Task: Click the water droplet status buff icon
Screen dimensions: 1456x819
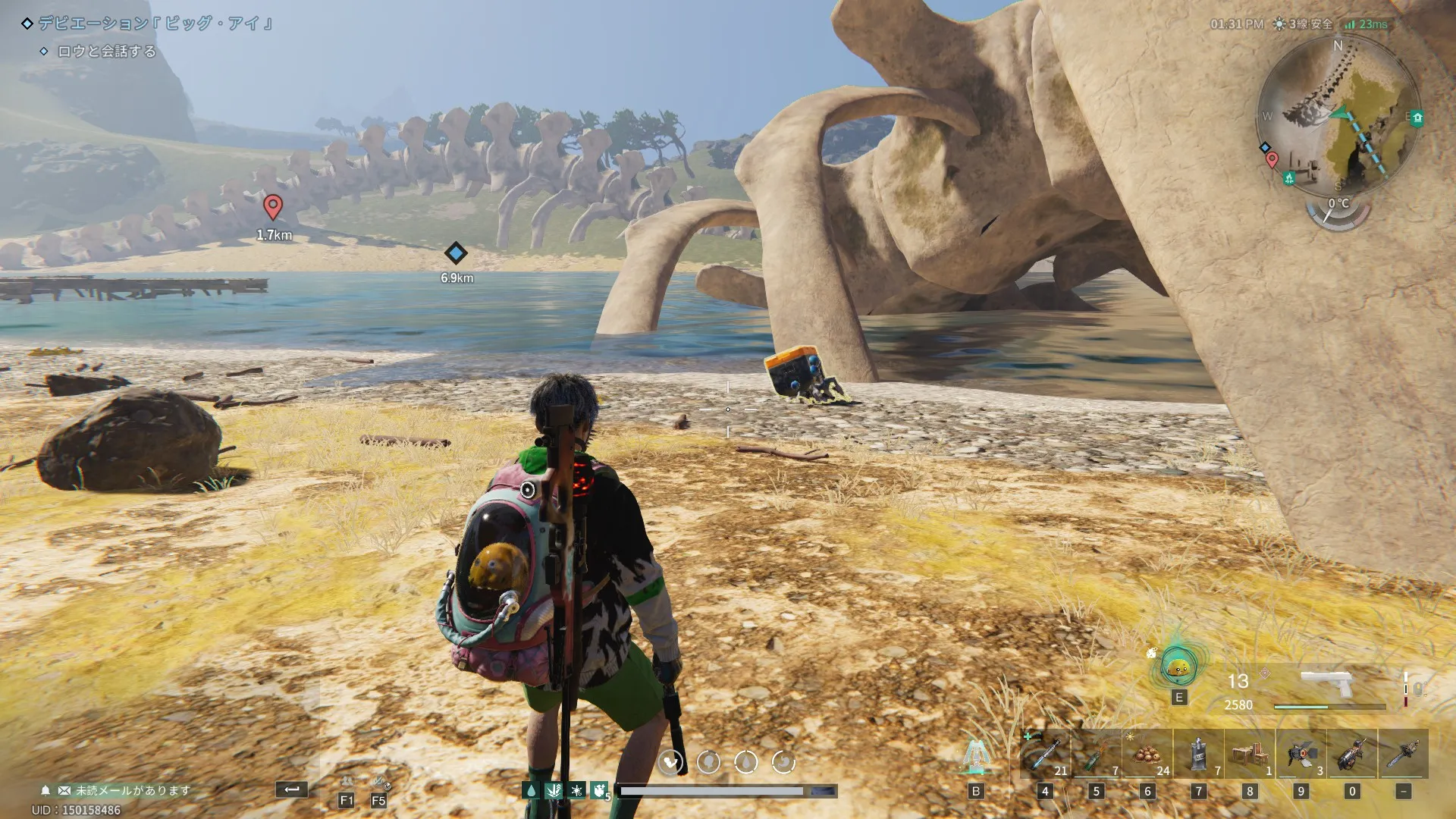Action: tap(531, 791)
